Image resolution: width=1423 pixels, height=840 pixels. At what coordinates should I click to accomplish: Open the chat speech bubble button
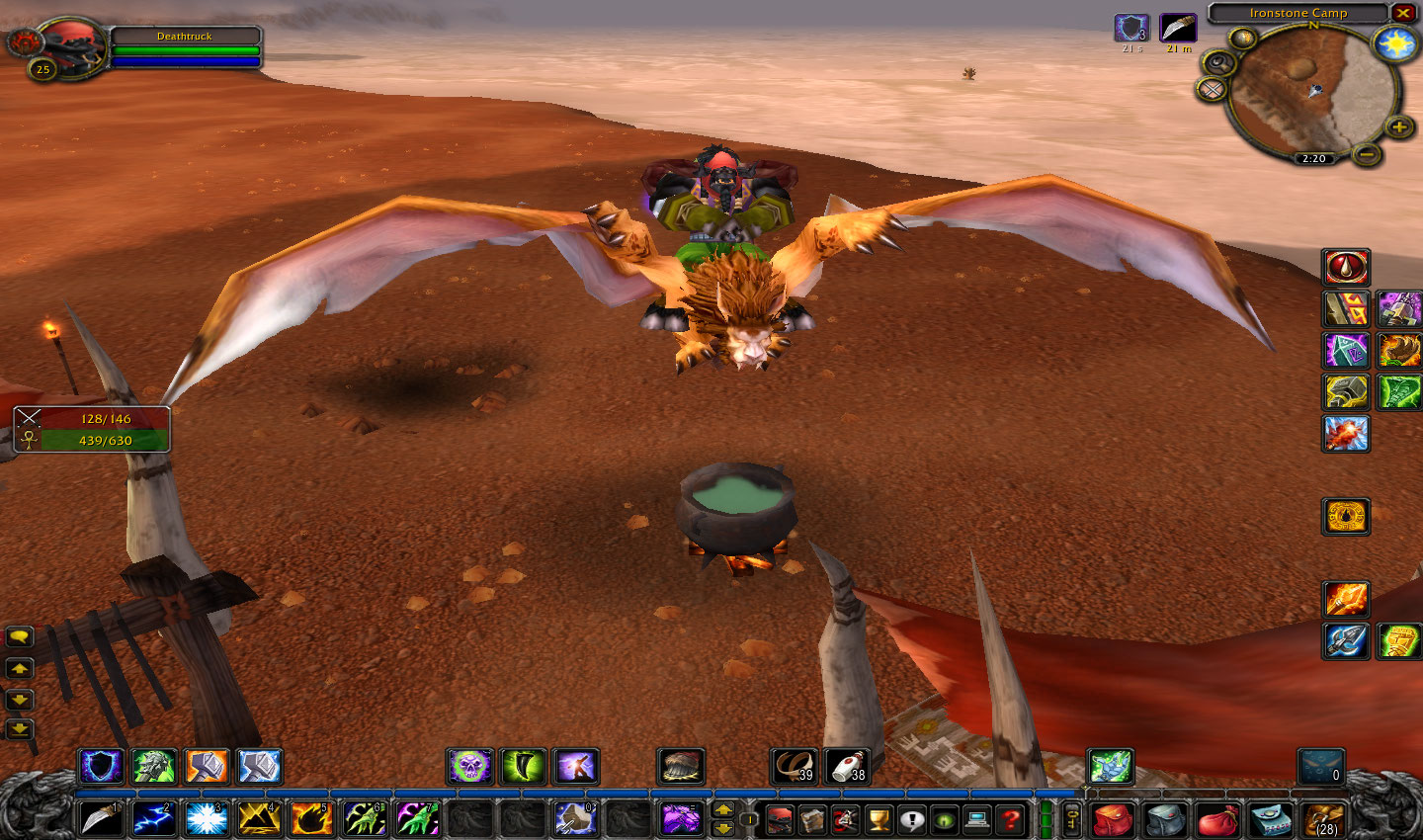coord(20,636)
